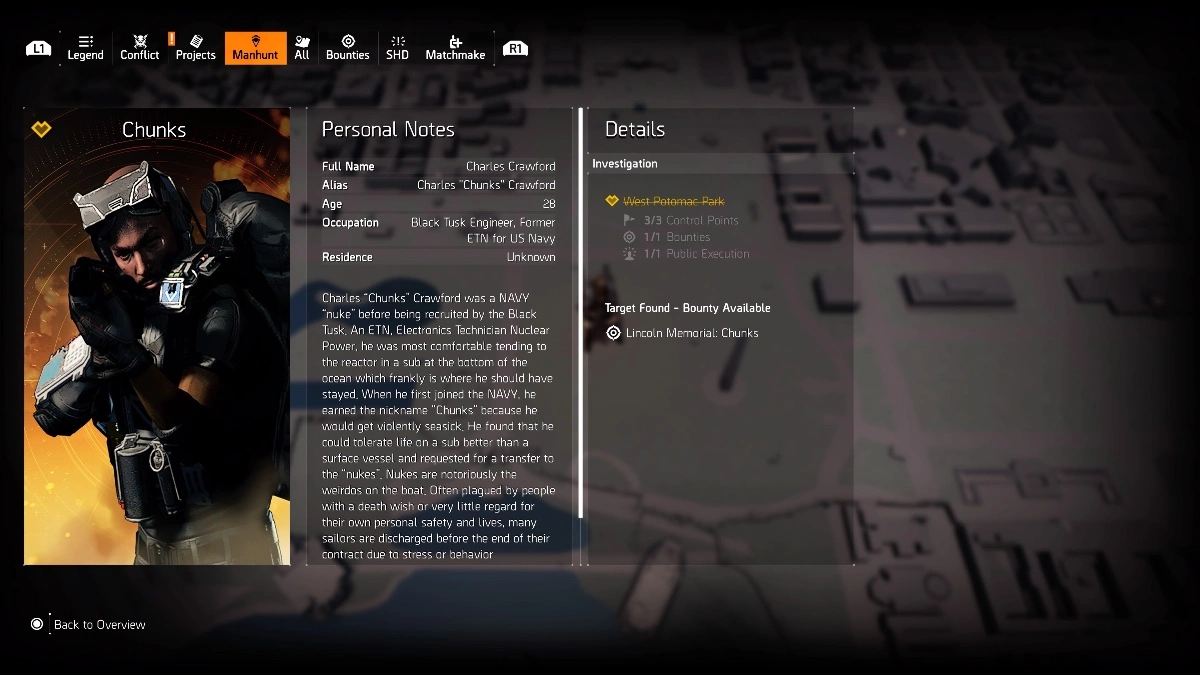1200x675 pixels.
Task: Switch to the Legend tab
Action: tap(85, 48)
